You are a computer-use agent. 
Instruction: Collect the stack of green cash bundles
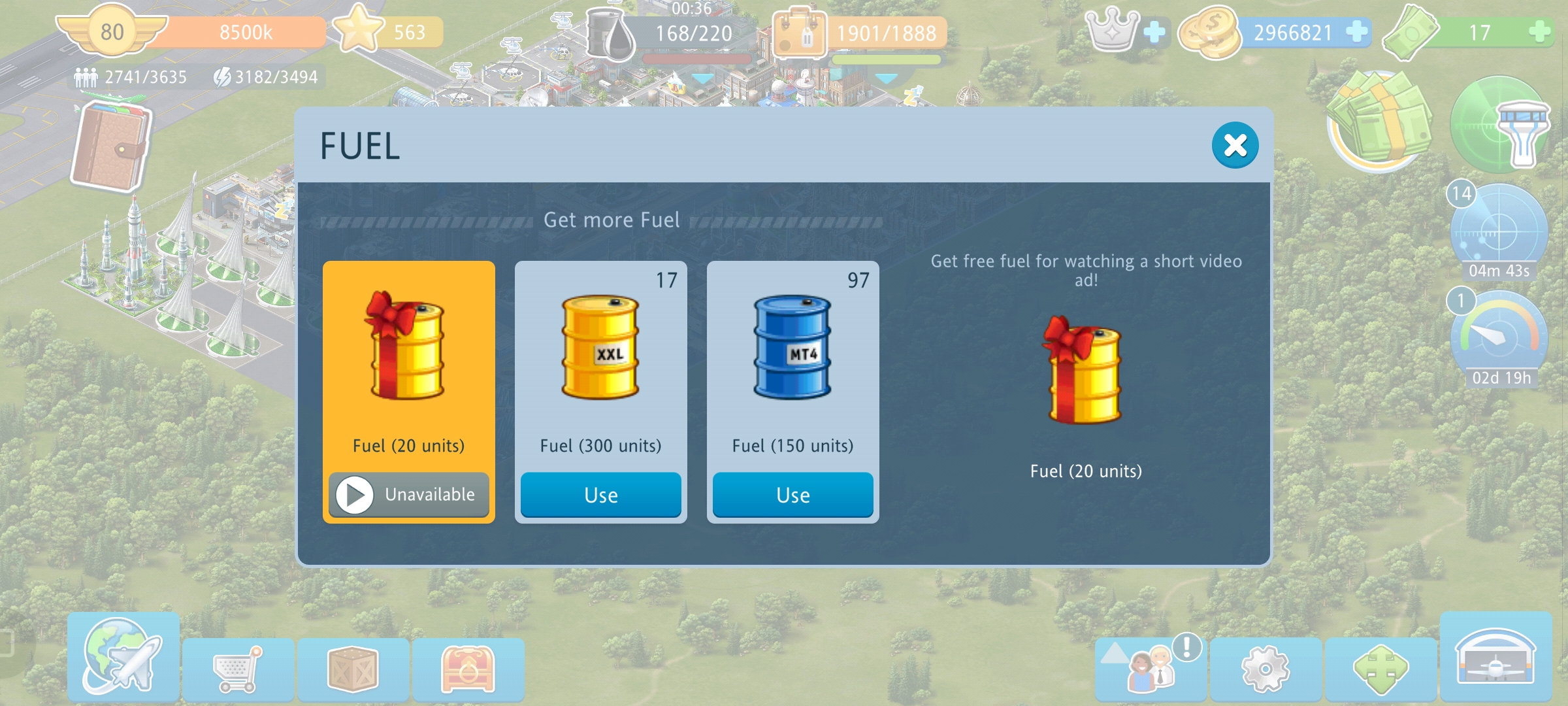pos(1380,121)
